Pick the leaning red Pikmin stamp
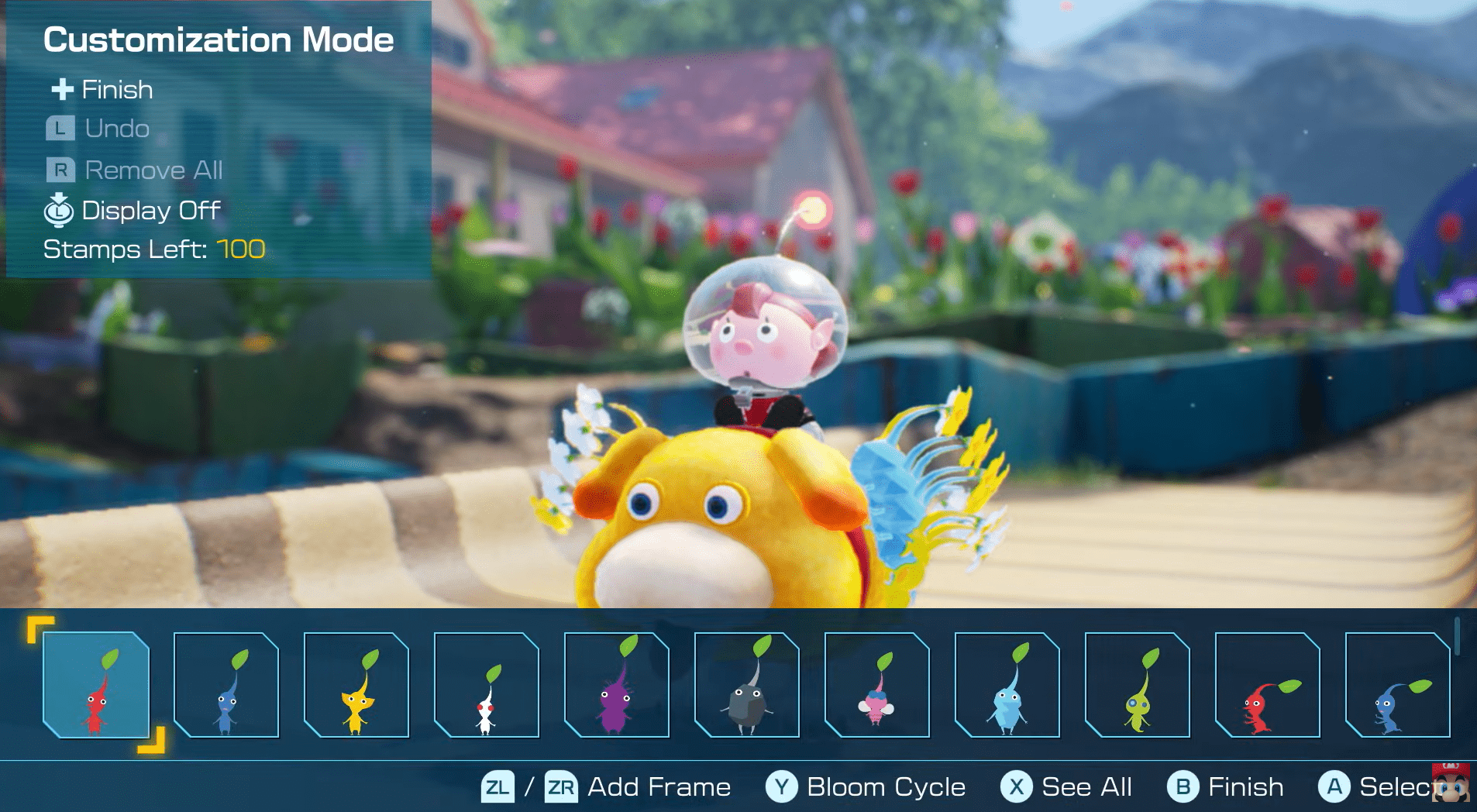 (x=1268, y=685)
